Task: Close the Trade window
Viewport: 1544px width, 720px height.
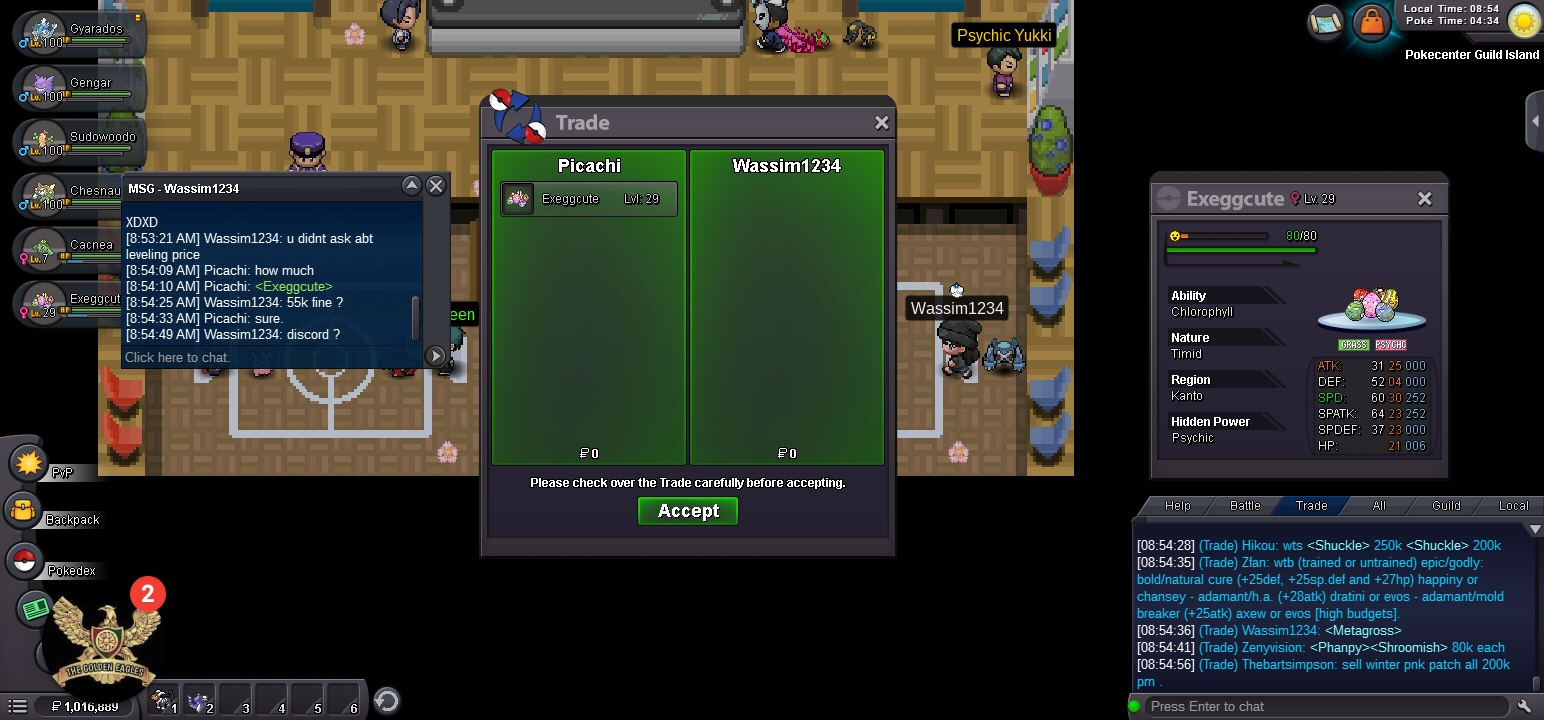Action: click(x=881, y=122)
